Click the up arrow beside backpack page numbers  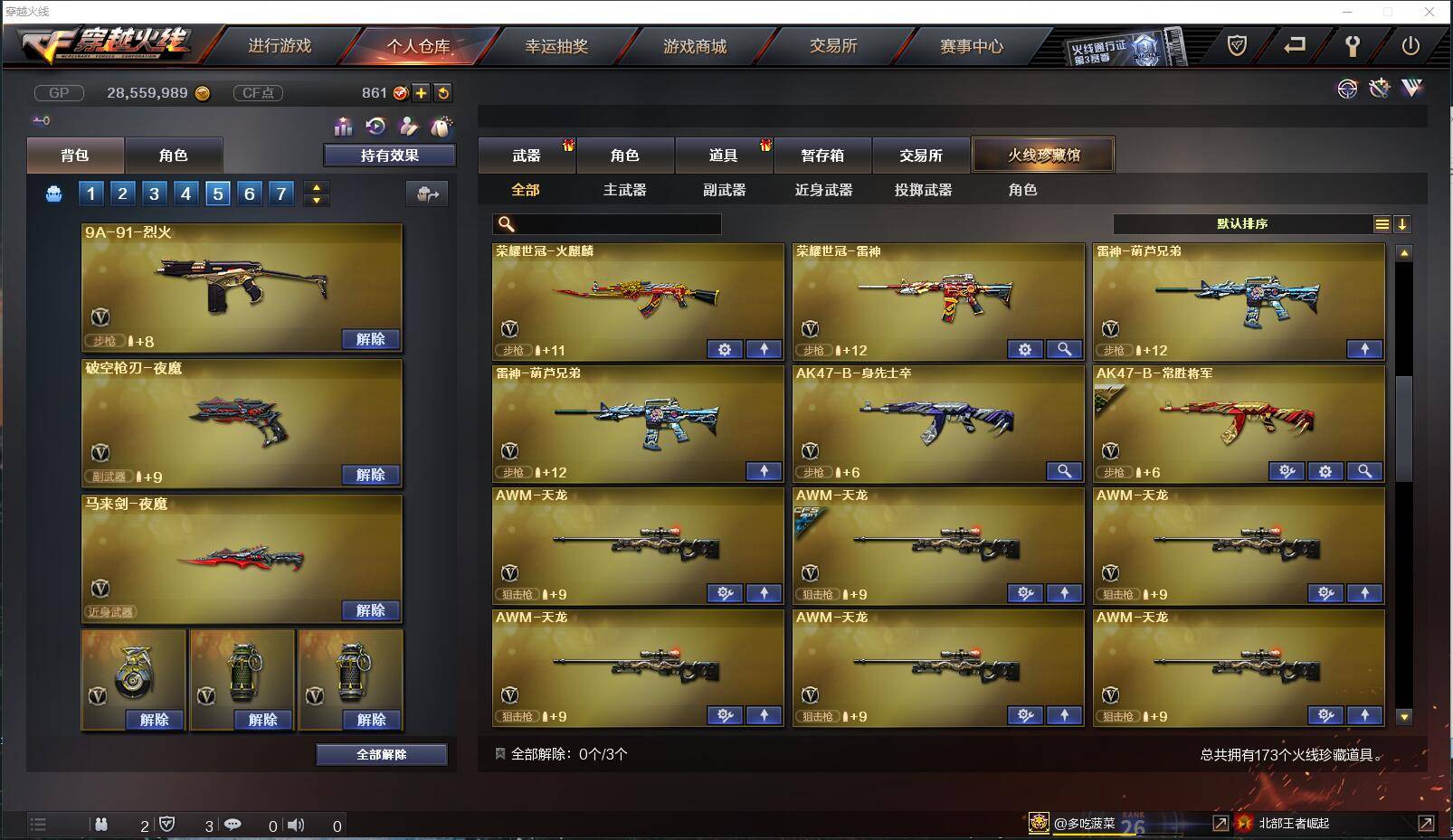(315, 187)
